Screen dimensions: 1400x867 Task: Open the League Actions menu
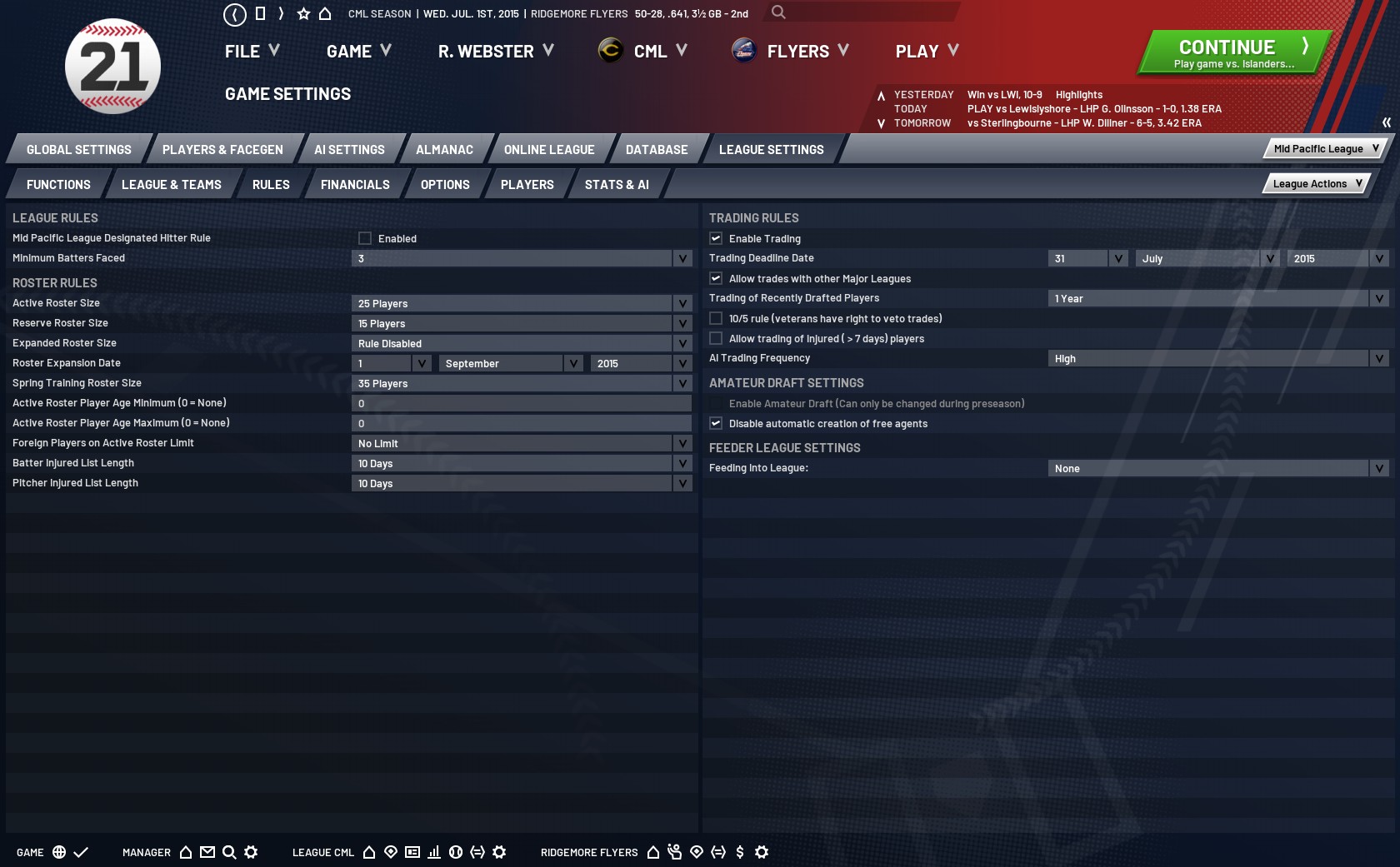tap(1315, 183)
